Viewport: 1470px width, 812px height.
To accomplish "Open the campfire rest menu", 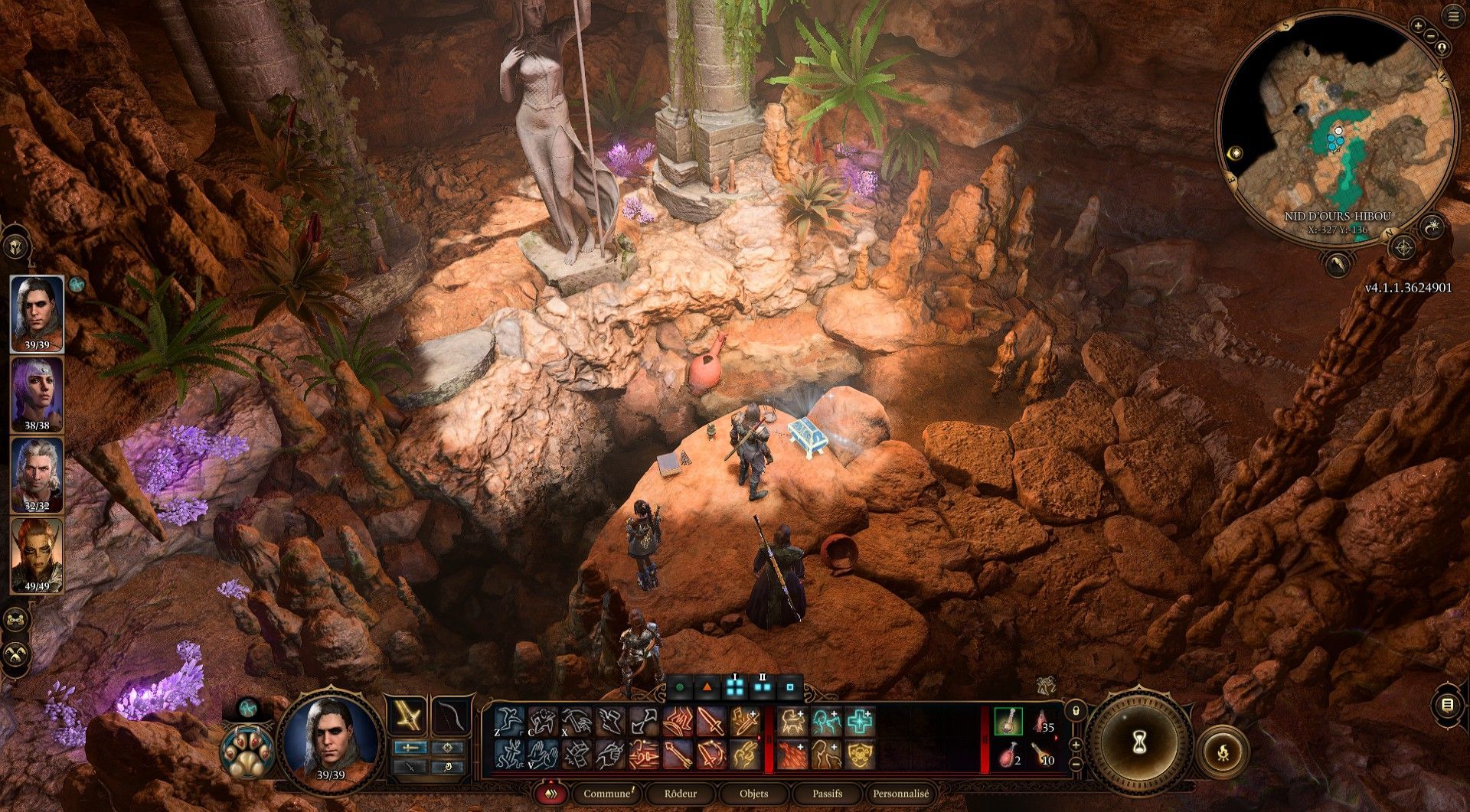I will 1223,751.
